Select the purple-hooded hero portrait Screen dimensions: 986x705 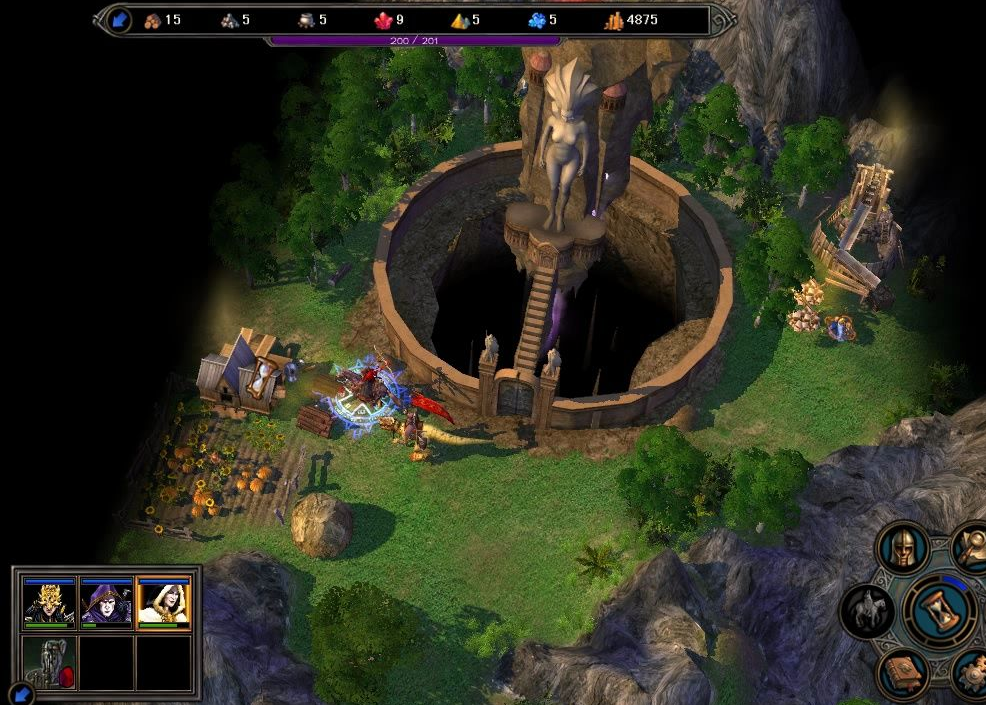point(106,602)
